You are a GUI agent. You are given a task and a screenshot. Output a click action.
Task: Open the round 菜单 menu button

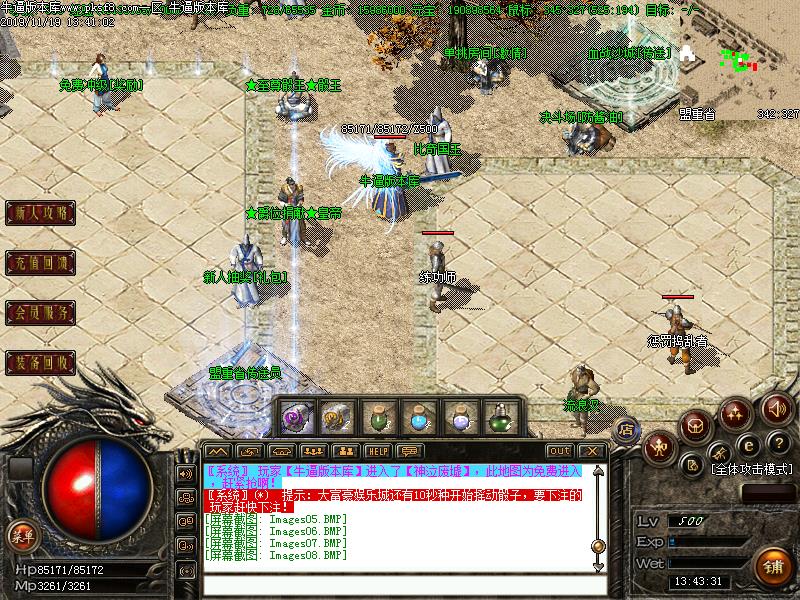click(21, 536)
